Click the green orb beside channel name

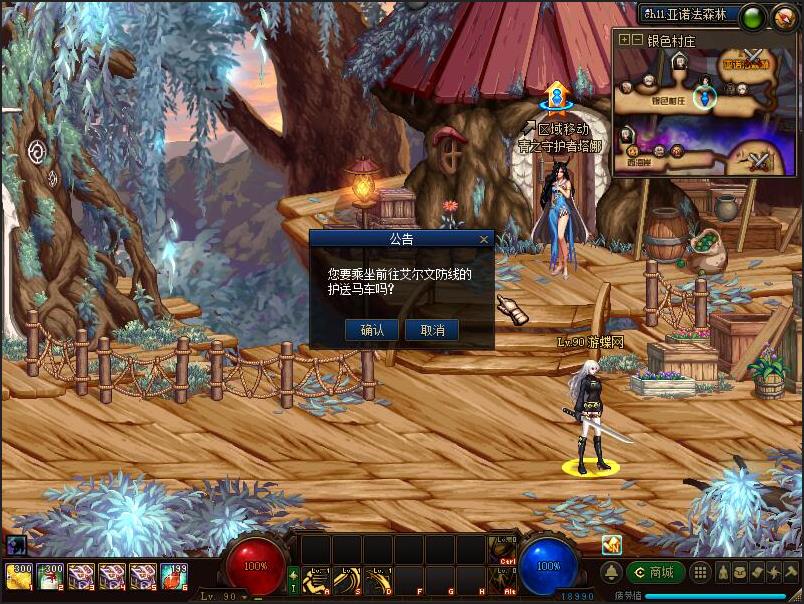(753, 16)
